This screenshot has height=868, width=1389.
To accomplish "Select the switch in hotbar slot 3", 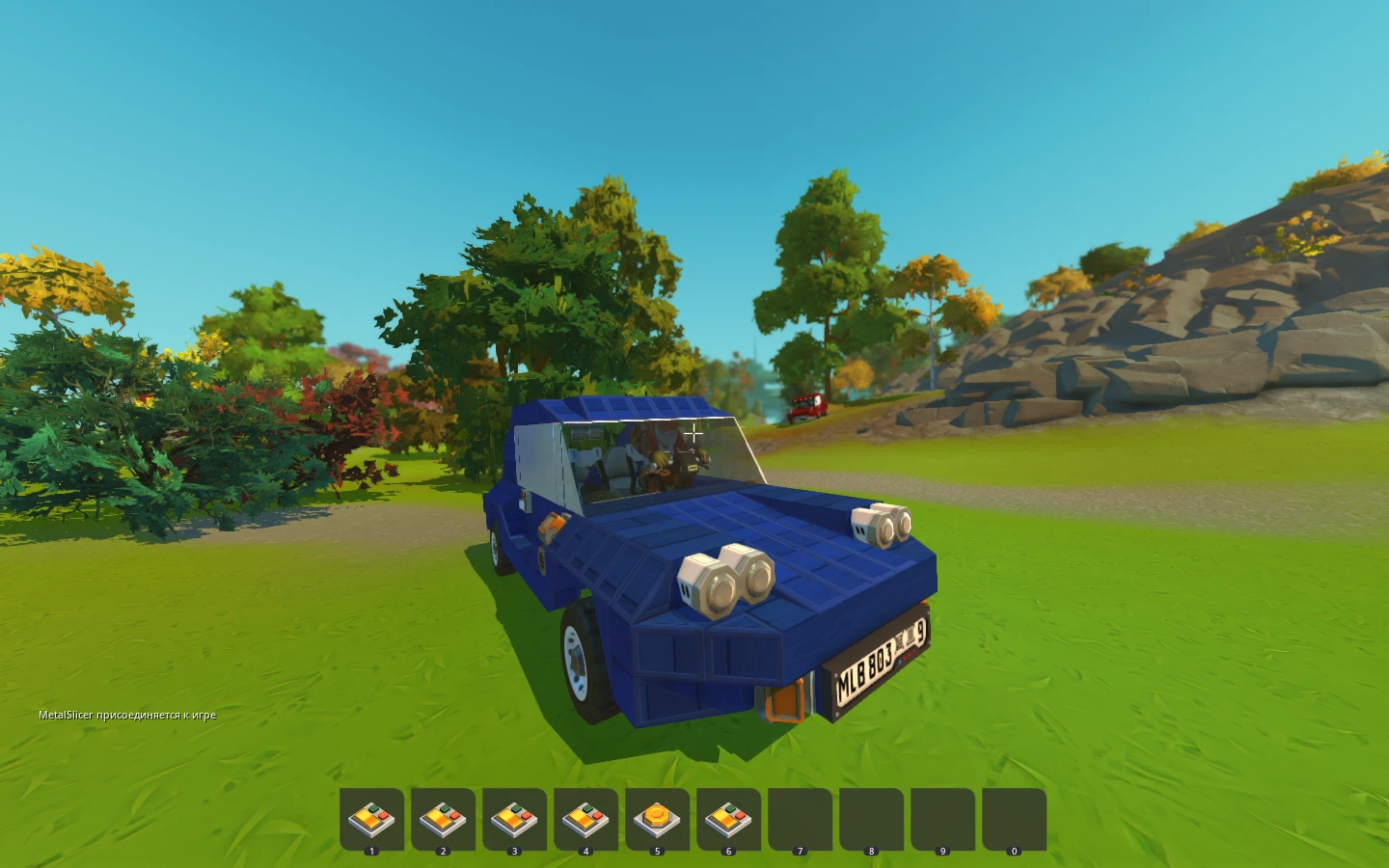I will tap(515, 818).
